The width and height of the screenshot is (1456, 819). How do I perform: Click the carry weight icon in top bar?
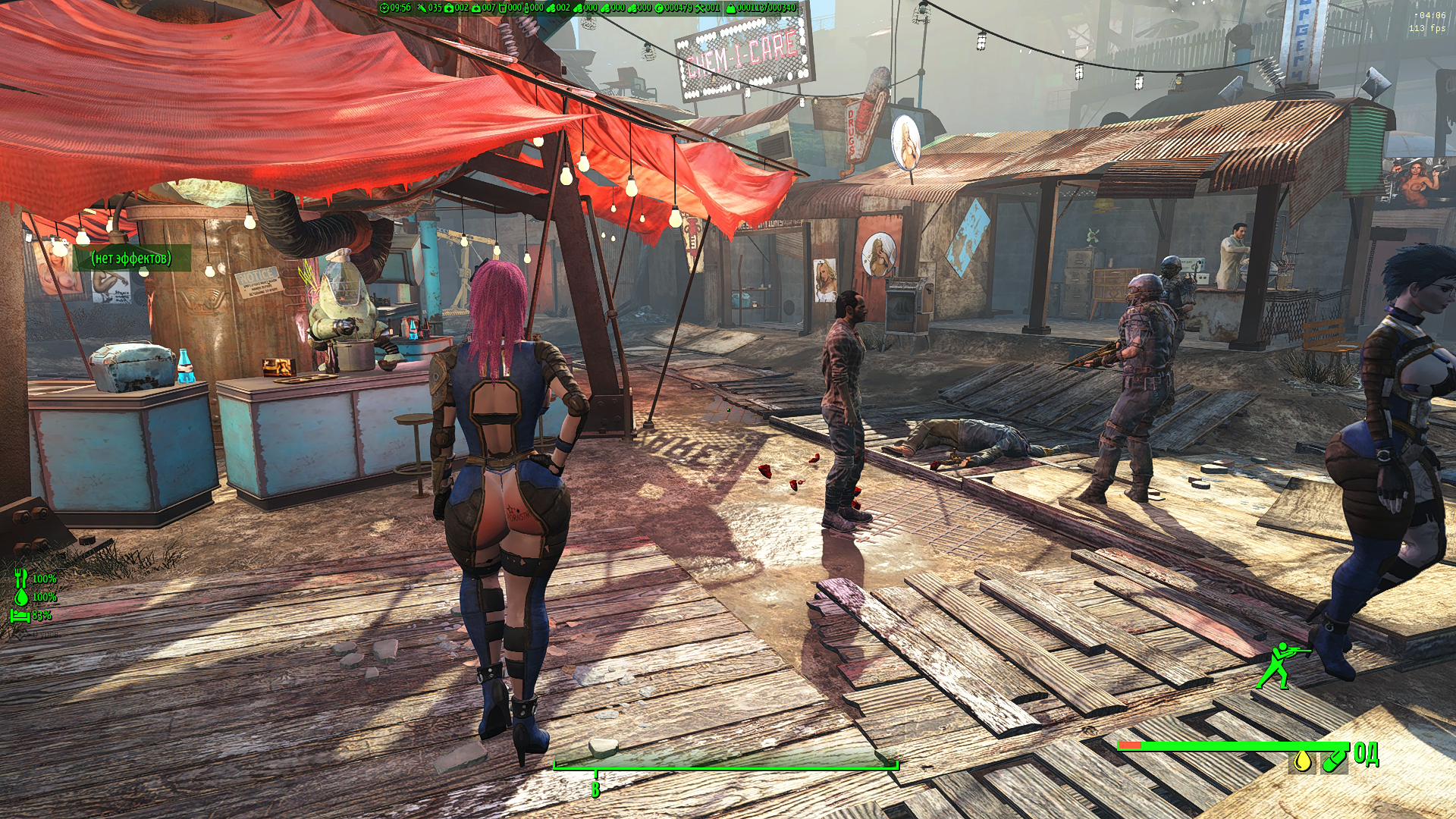coord(731,8)
